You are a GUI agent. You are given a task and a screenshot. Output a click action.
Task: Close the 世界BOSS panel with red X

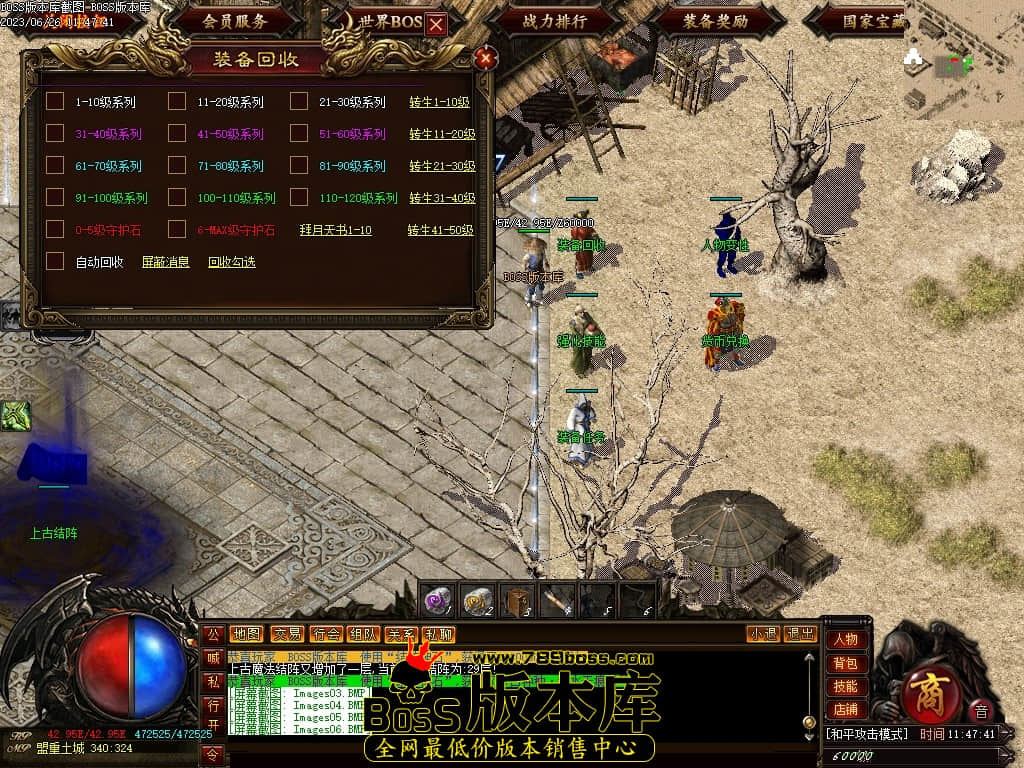[x=436, y=25]
